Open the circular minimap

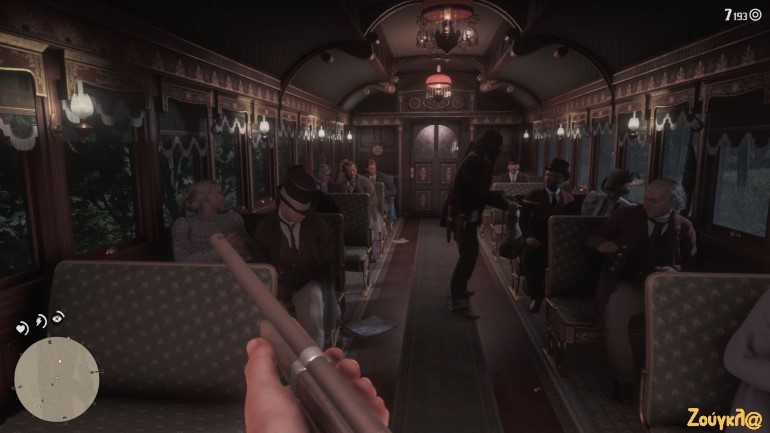(x=56, y=379)
